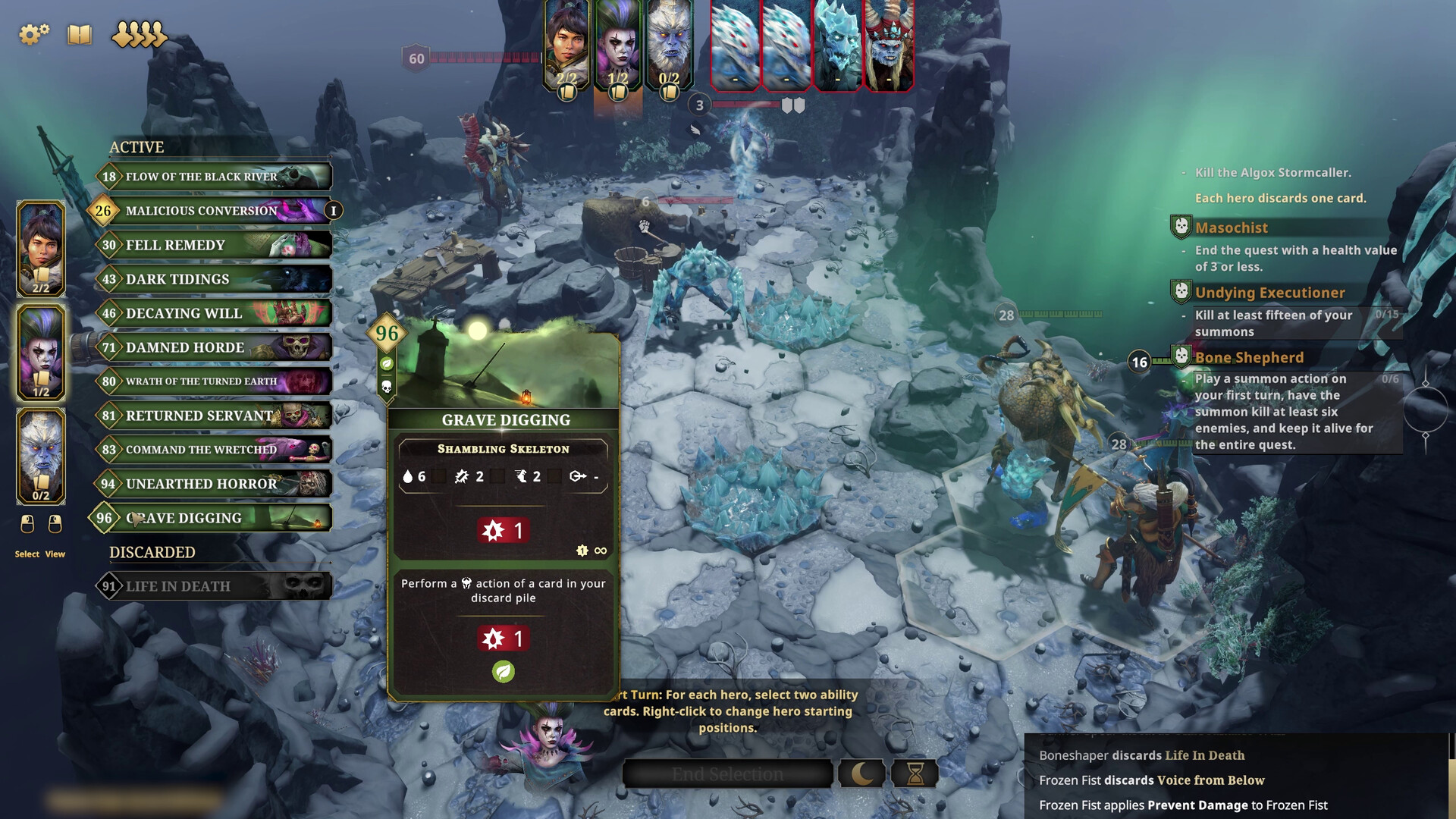Open the party roster icon (four figures)
1456x819 pixels.
click(x=139, y=35)
